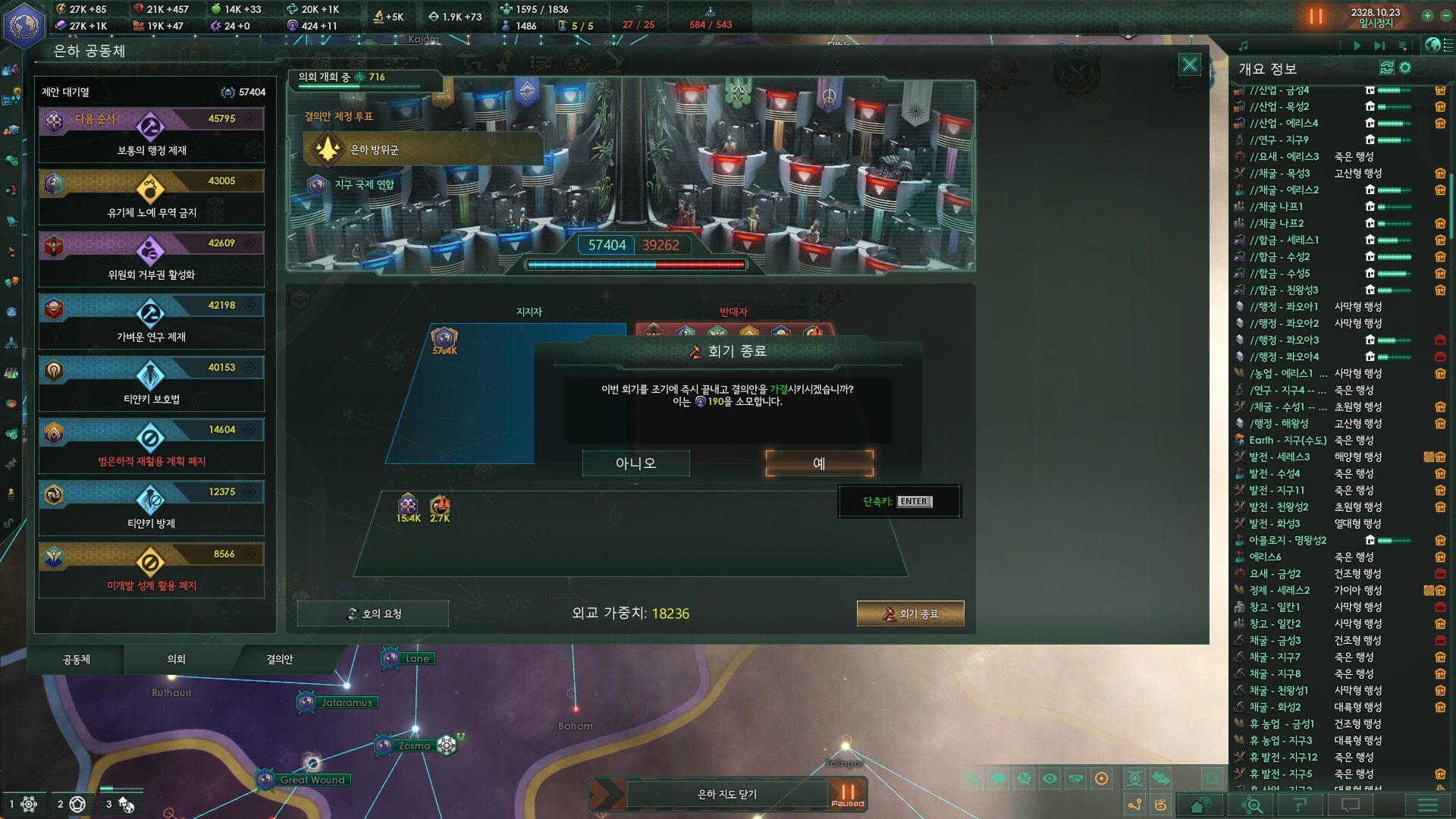Open galaxy search with the magnifier icon
Image resolution: width=1456 pixels, height=819 pixels.
coord(1253,805)
